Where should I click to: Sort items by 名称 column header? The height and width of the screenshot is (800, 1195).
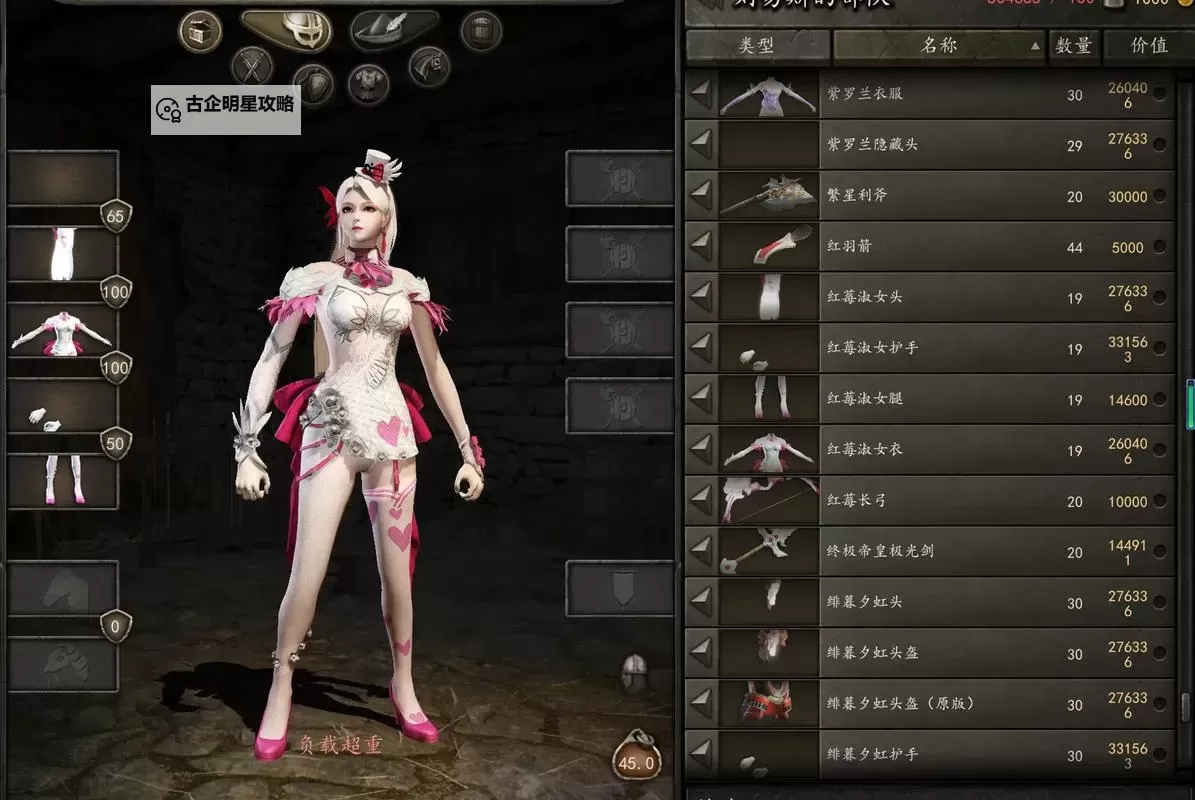coord(940,46)
